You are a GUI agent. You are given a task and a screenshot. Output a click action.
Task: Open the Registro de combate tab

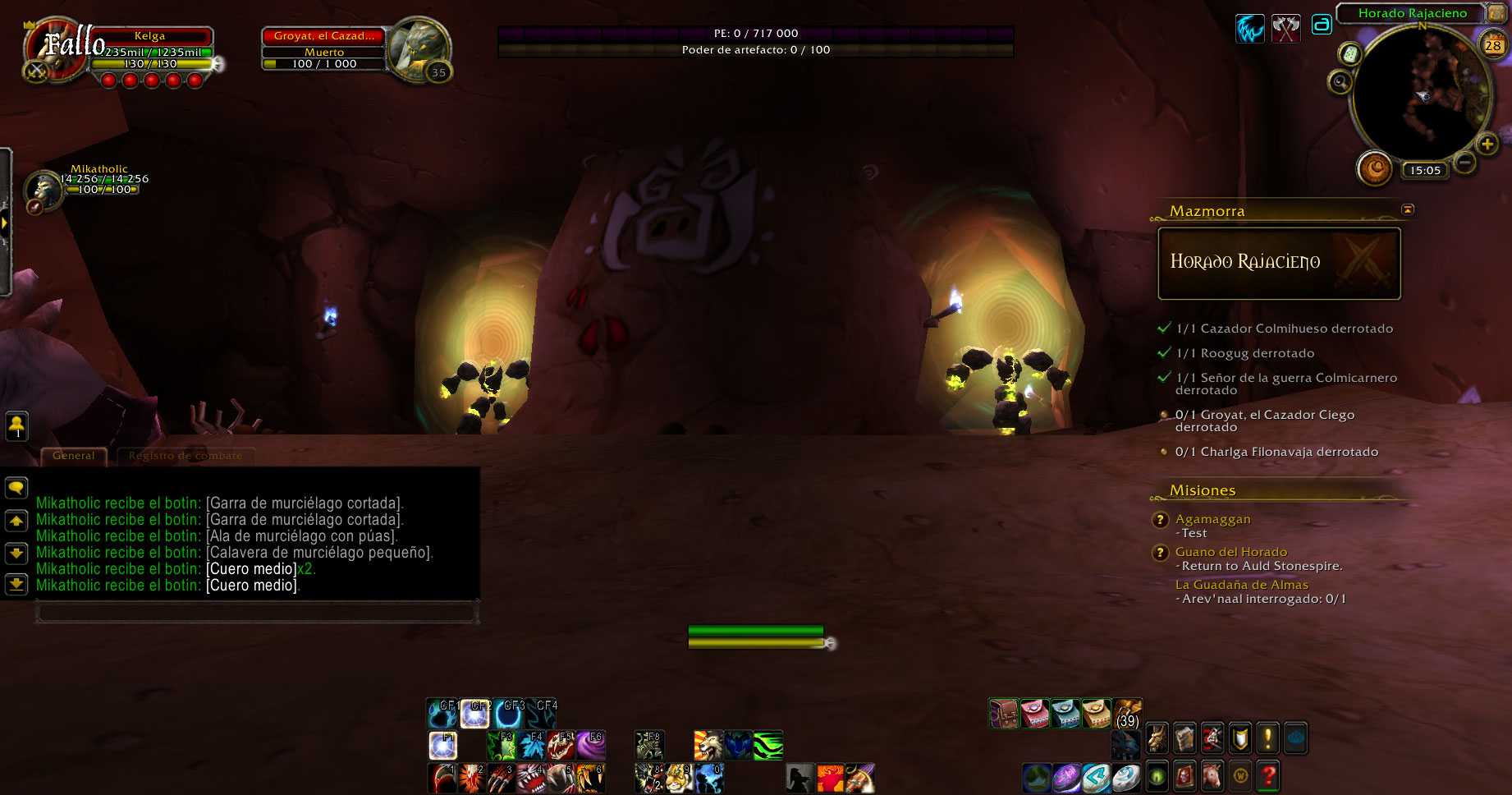pyautogui.click(x=186, y=456)
